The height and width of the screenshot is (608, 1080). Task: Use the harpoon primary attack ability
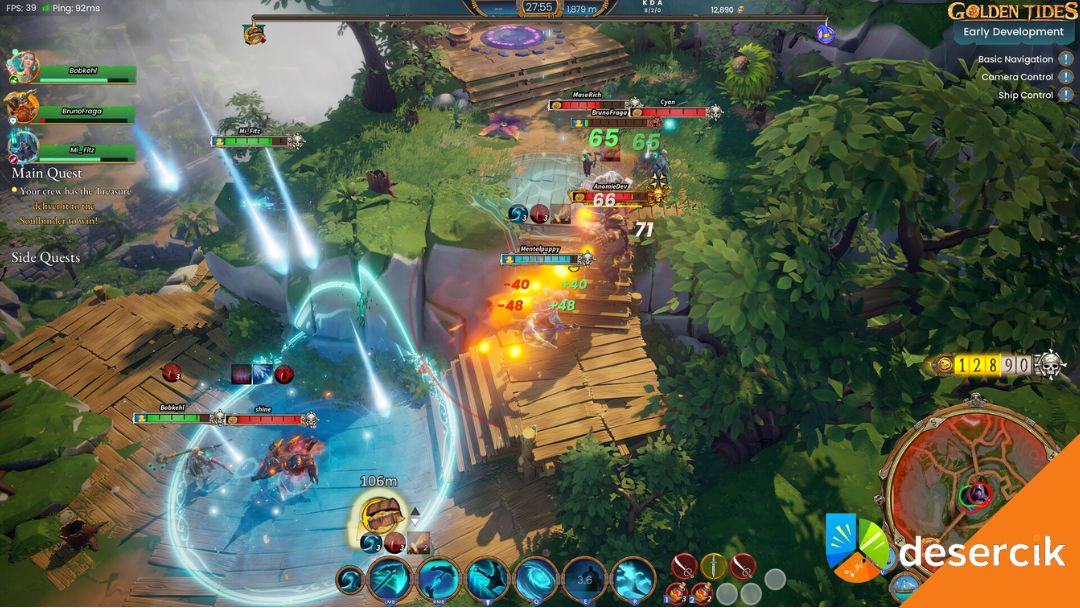(388, 578)
